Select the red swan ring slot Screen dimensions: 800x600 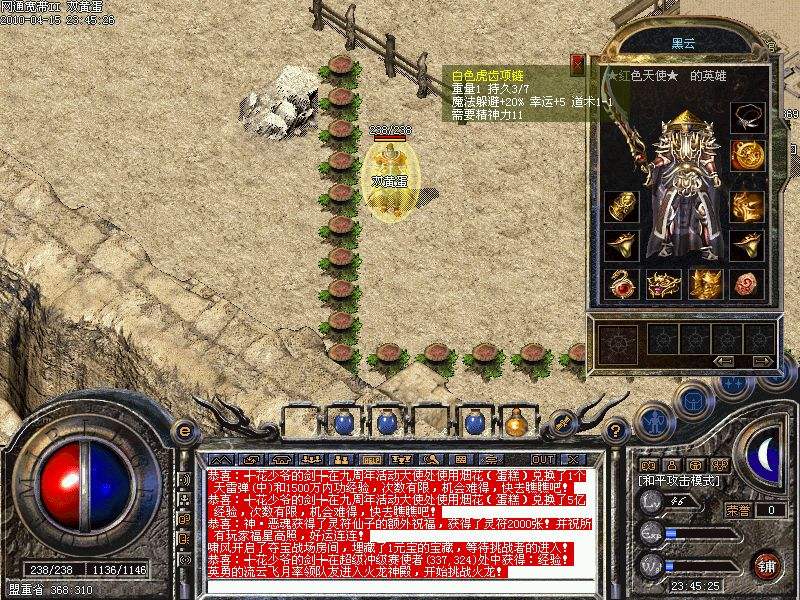[620, 283]
